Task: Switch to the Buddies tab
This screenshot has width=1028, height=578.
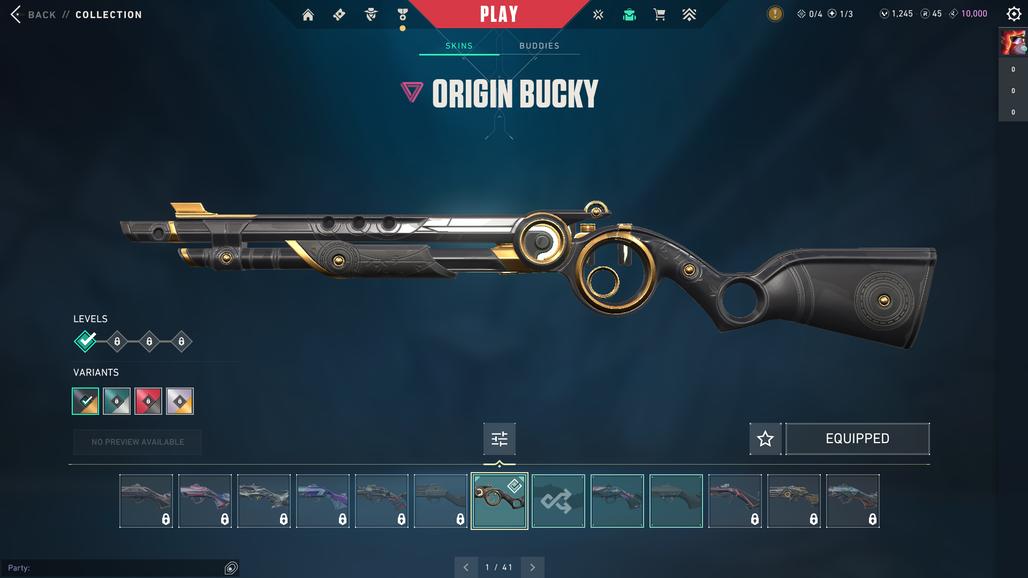Action: pyautogui.click(x=539, y=46)
